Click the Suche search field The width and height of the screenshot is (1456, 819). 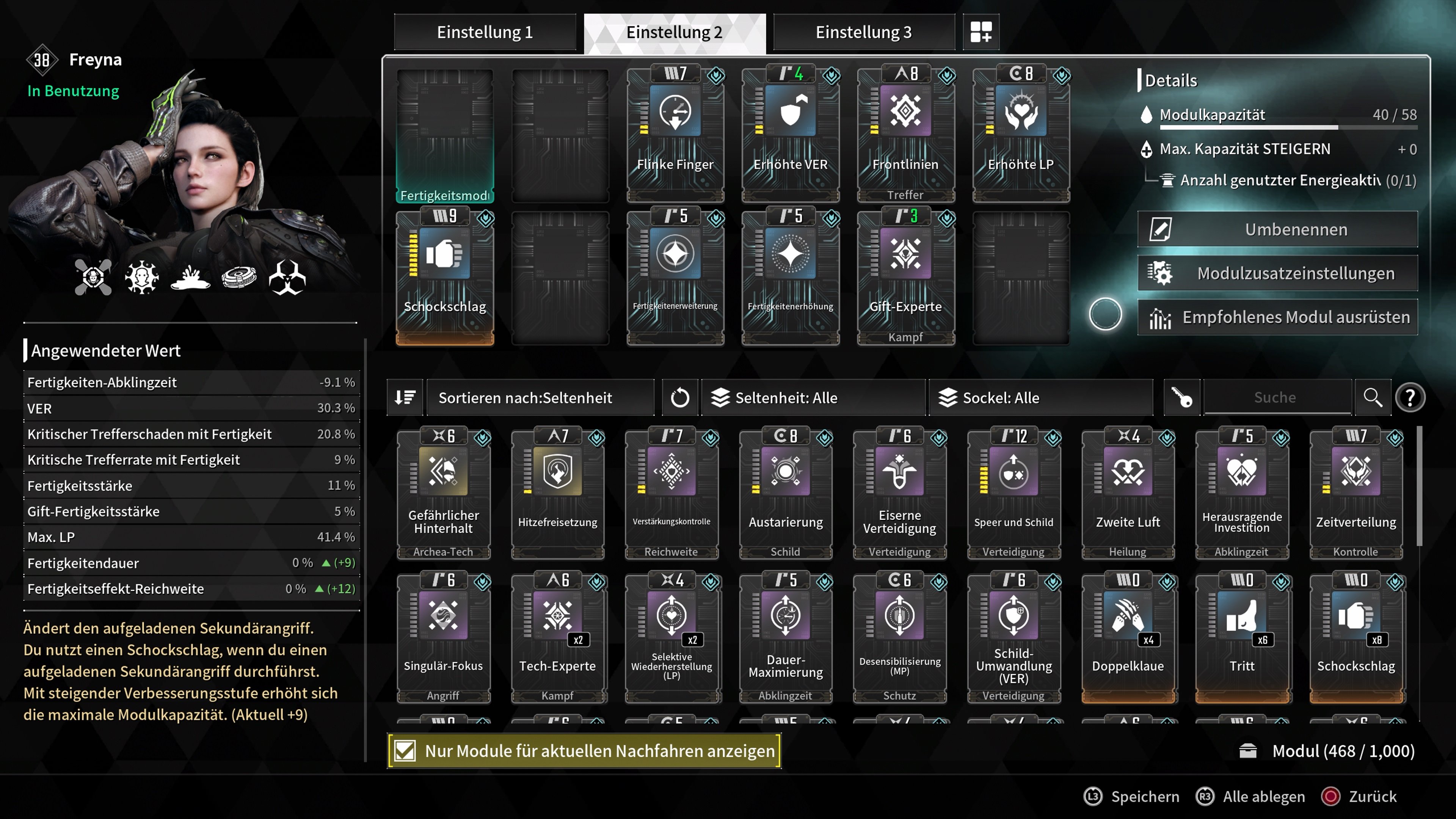(x=1275, y=398)
